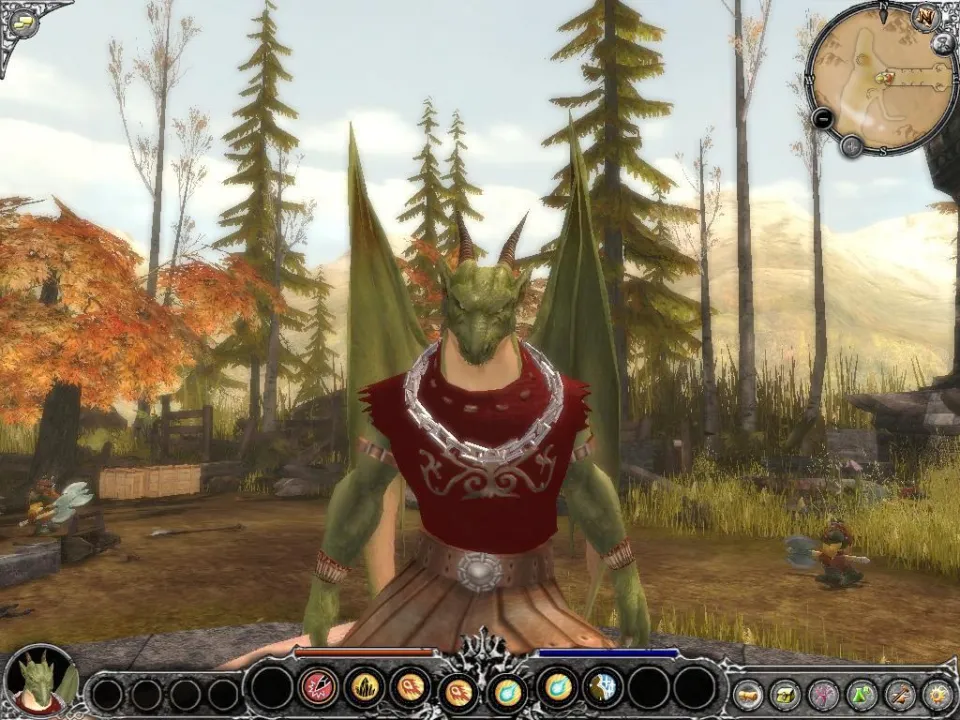This screenshot has height=720, width=960.
Task: Toggle the gold N compass button
Action: 924,18
